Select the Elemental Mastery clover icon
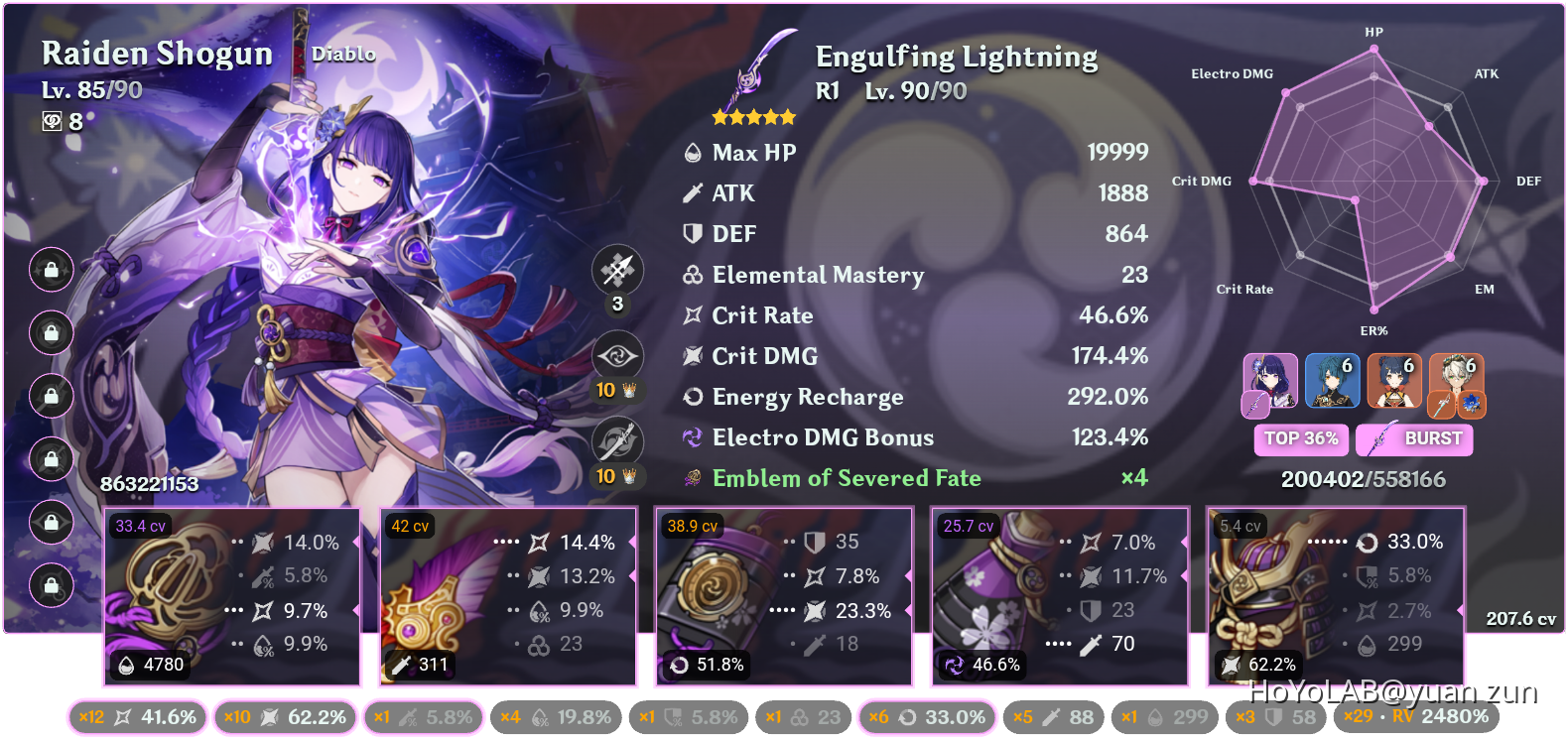Image resolution: width=1568 pixels, height=741 pixels. coord(692,275)
